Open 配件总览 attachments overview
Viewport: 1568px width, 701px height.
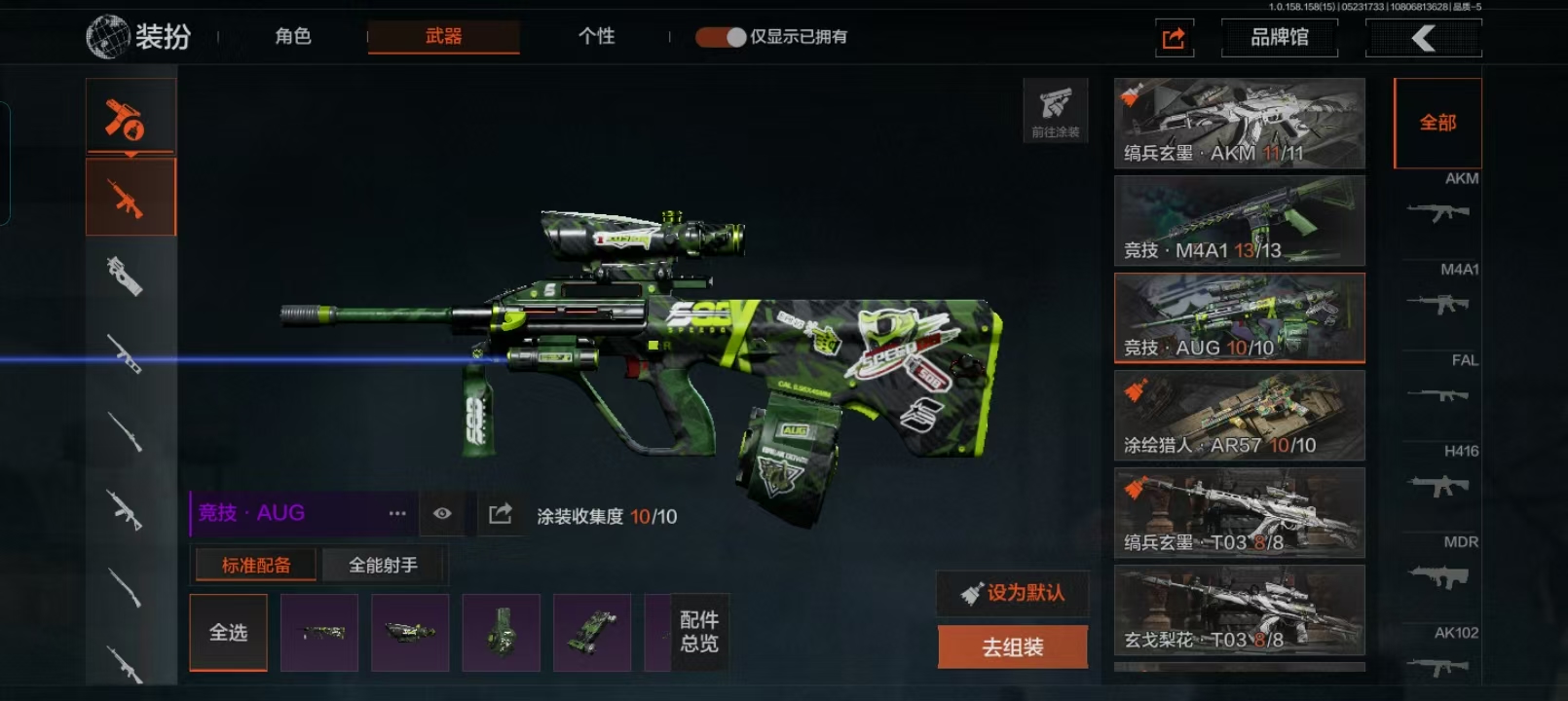(x=699, y=632)
